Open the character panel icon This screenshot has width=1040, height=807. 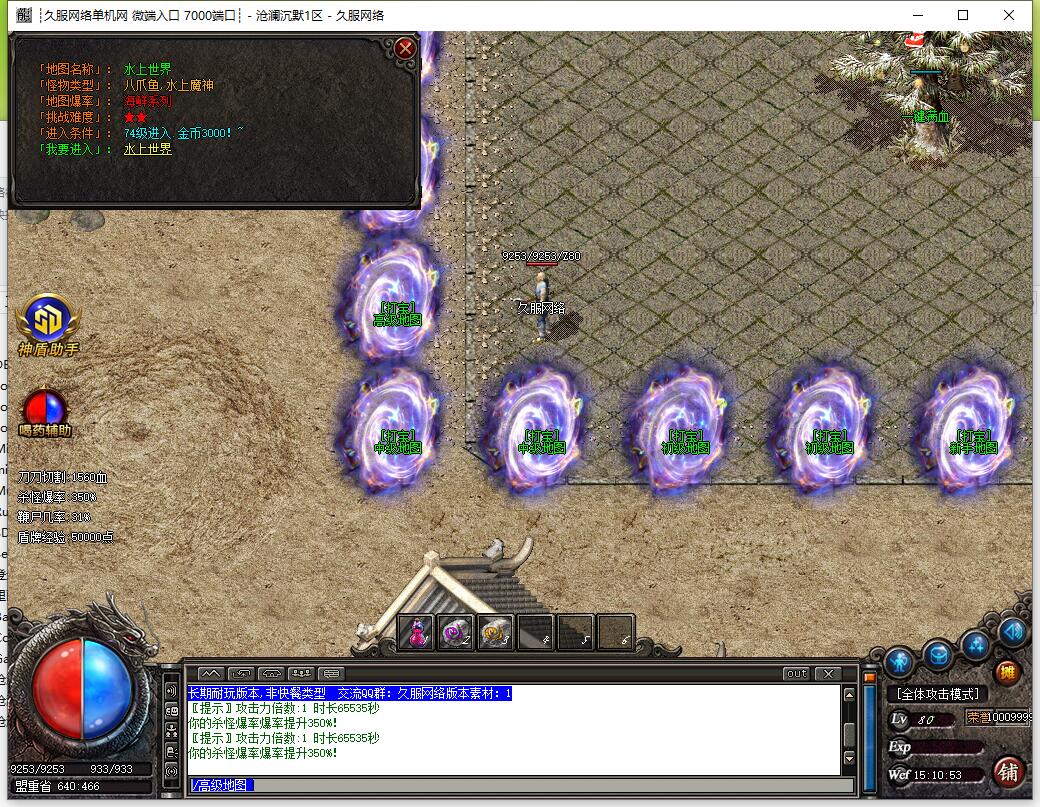tap(900, 660)
